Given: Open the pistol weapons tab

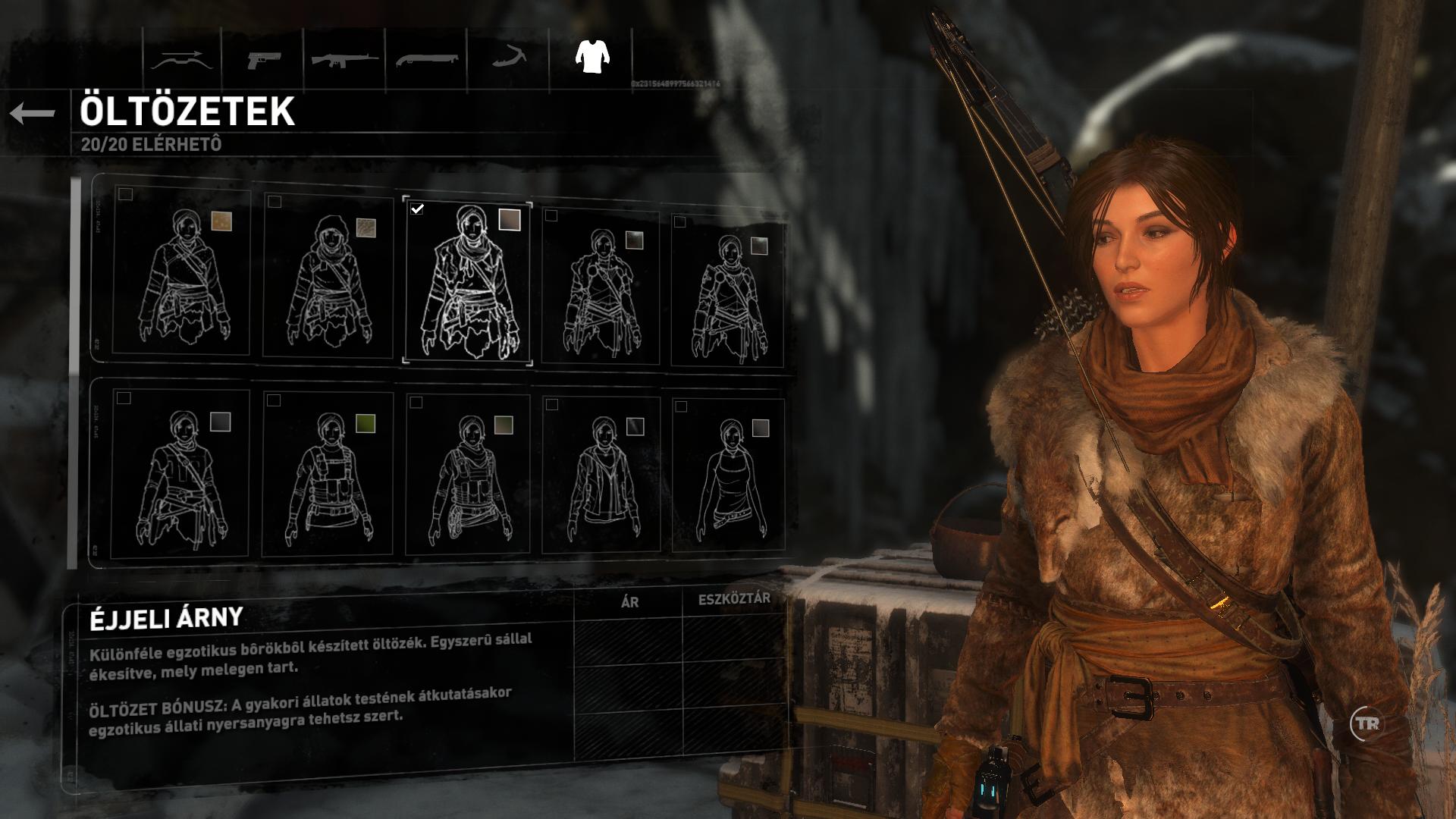Looking at the screenshot, I should tap(263, 59).
